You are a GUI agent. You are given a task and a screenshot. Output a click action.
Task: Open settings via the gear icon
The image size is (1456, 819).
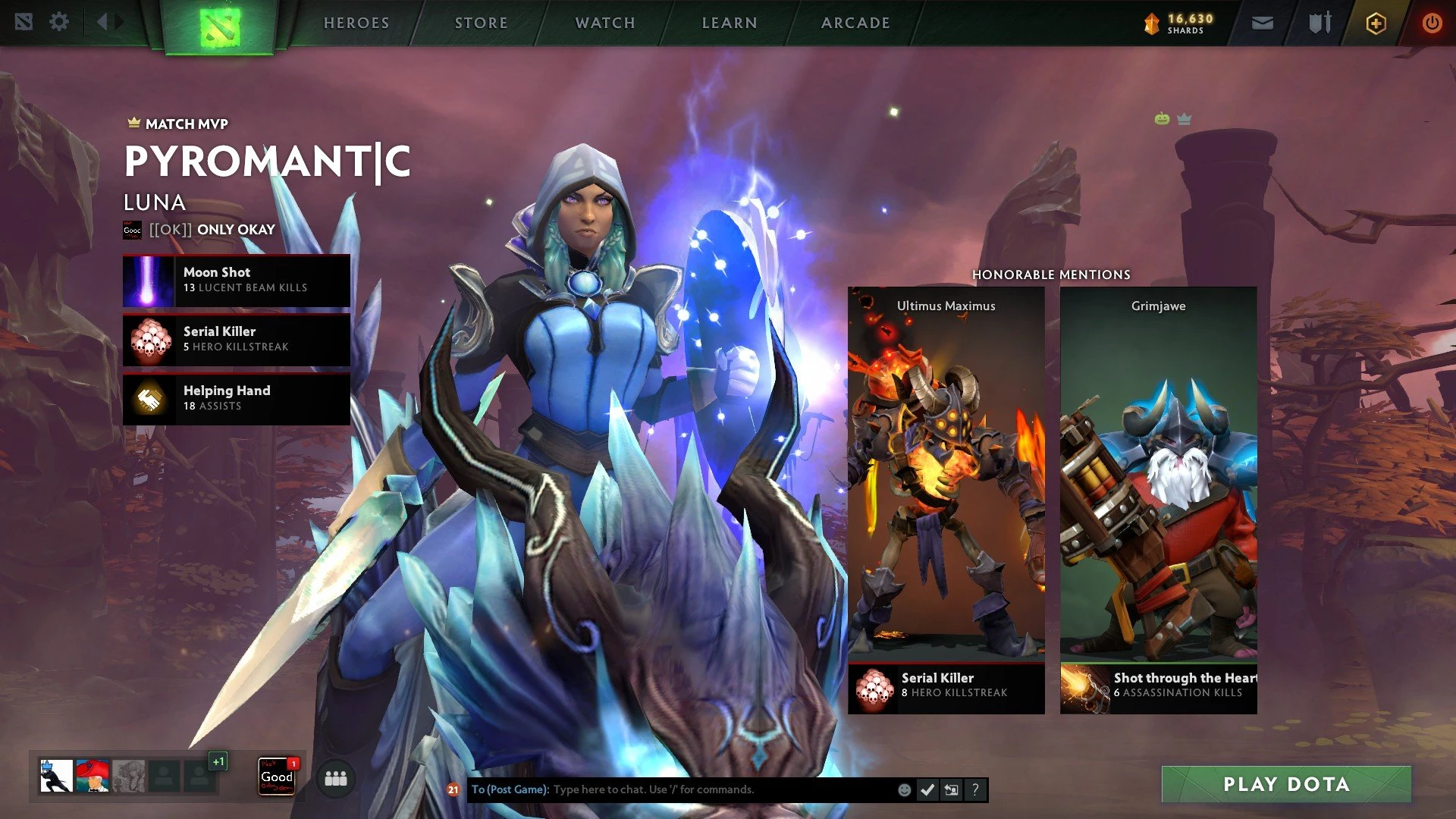point(59,22)
